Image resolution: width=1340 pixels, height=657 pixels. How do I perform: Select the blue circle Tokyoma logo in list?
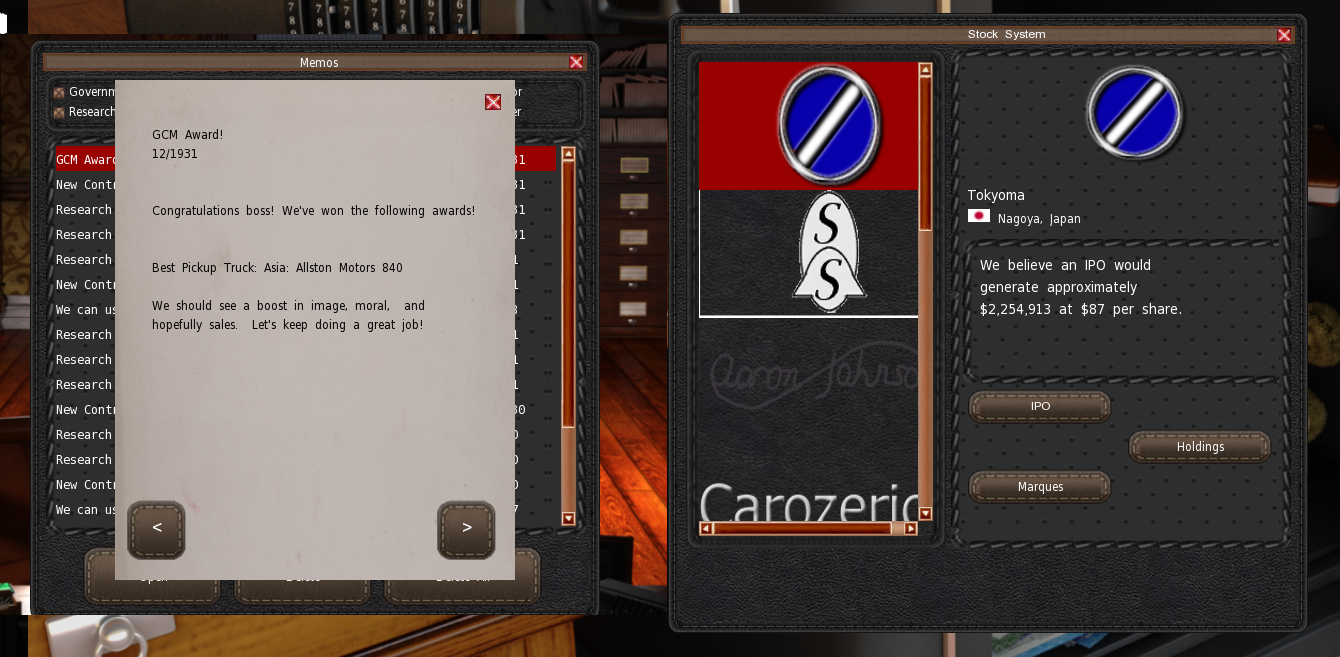(x=808, y=125)
